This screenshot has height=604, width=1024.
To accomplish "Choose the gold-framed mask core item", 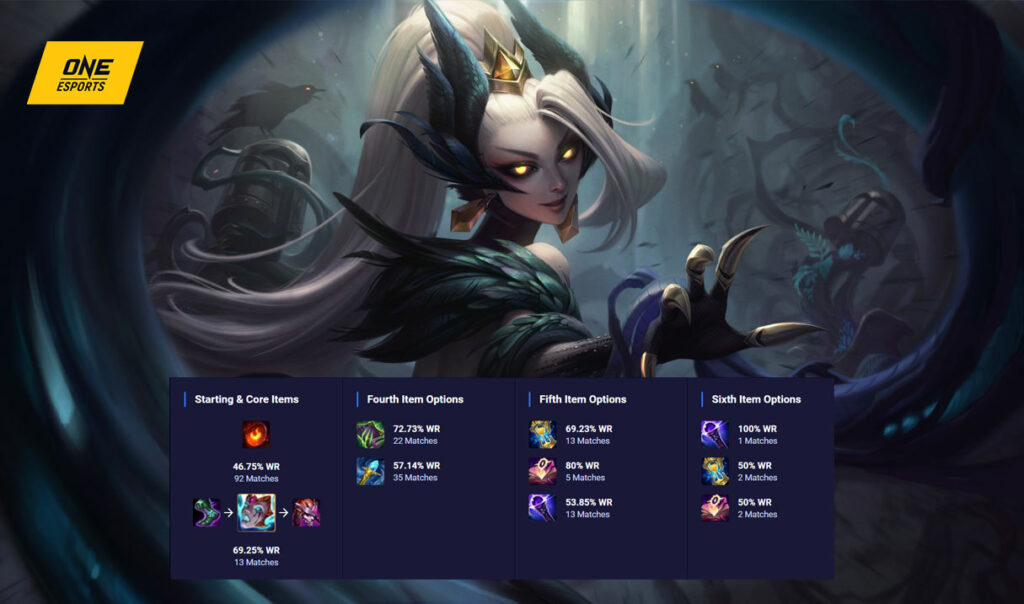I will click(x=256, y=513).
